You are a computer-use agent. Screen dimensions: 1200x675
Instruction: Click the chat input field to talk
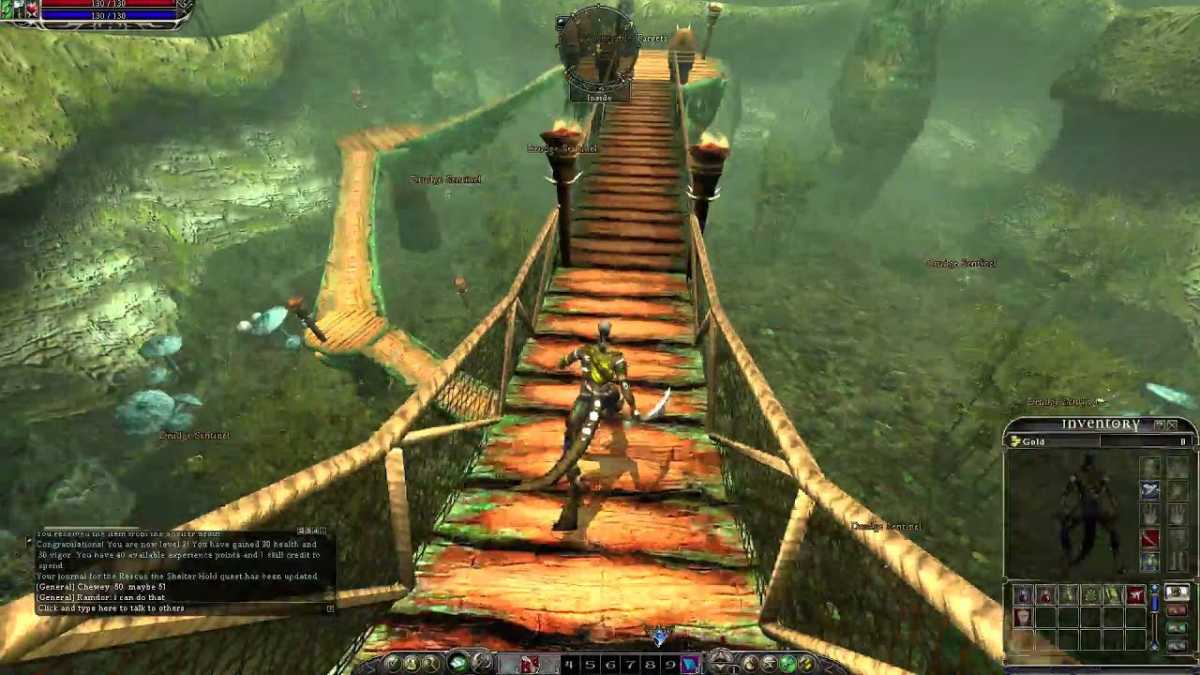[x=180, y=608]
